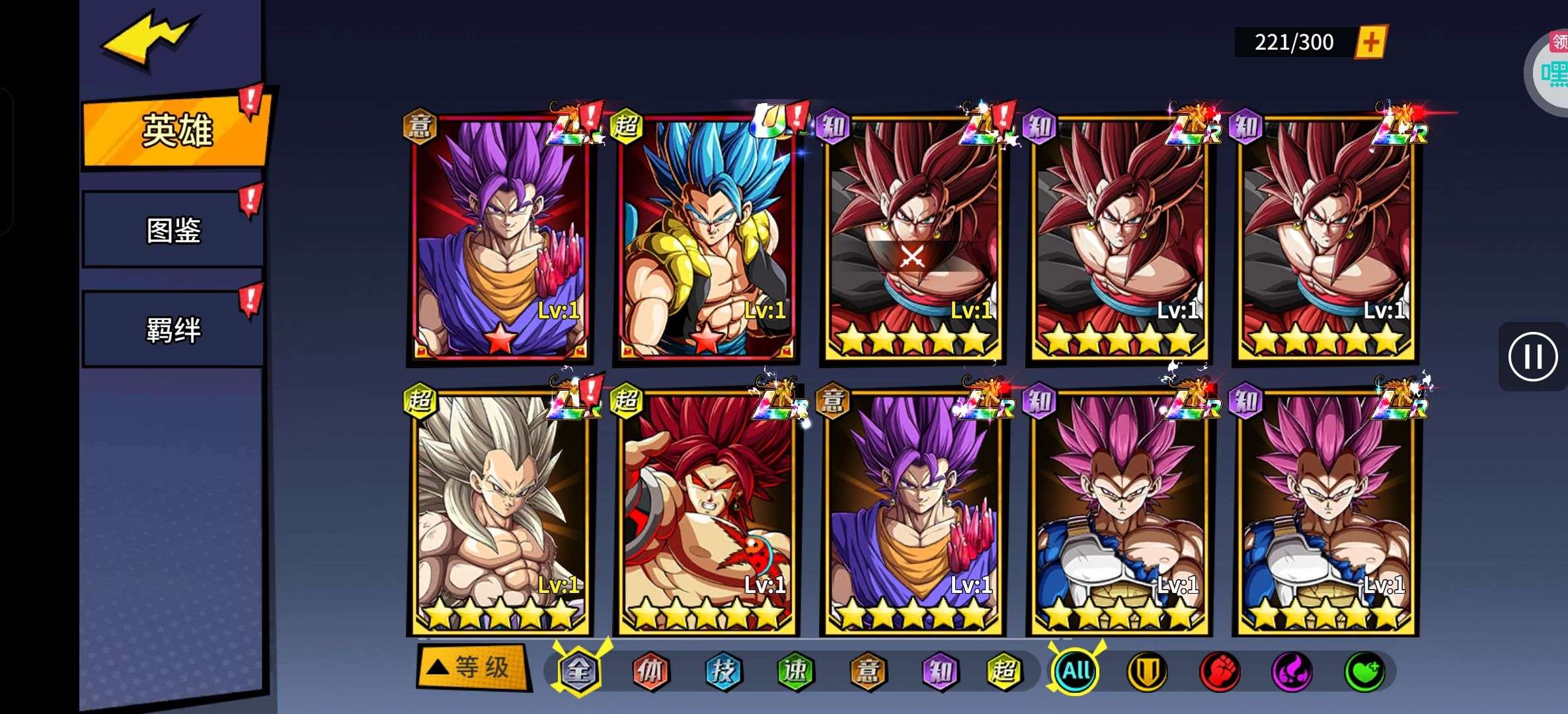Show only yellow 超 type heroes
Viewport: 1568px width, 714px height.
click(1004, 671)
